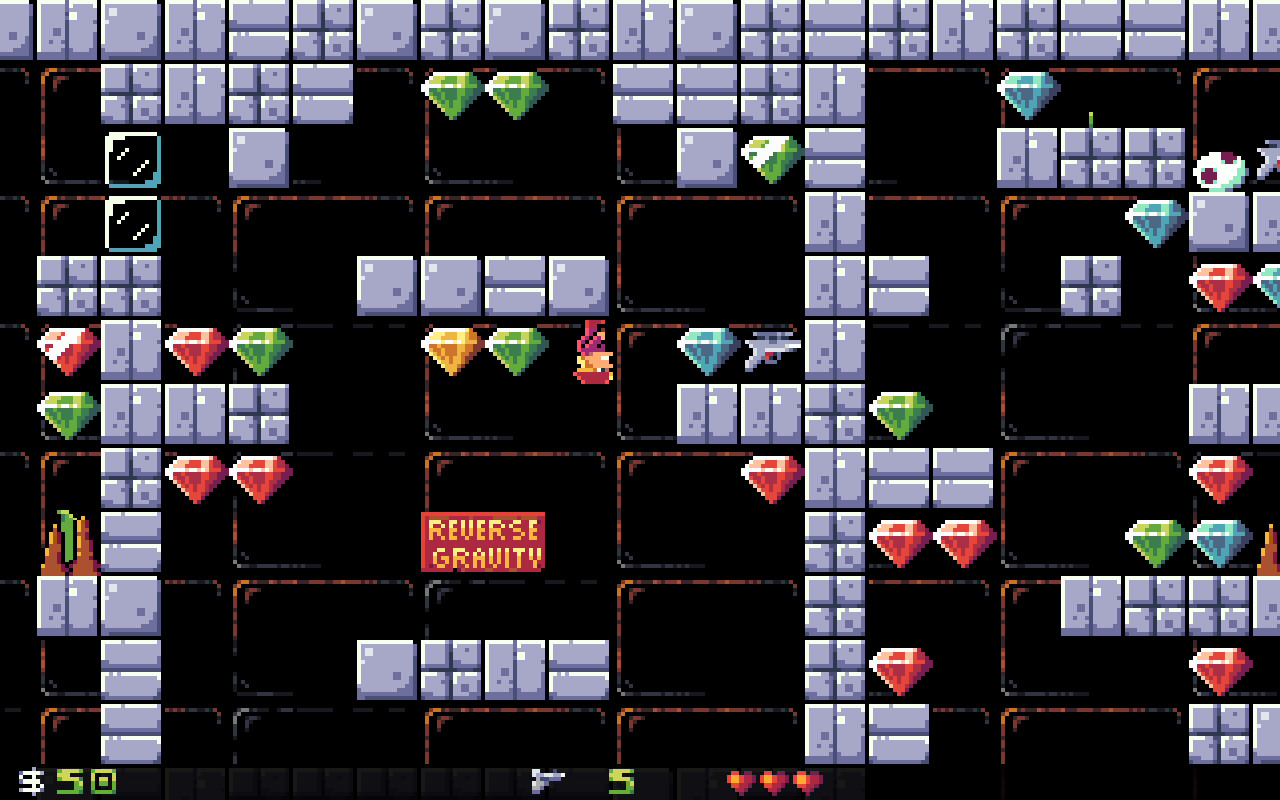Click the upper ice cube block on the left

pyautogui.click(x=130, y=160)
